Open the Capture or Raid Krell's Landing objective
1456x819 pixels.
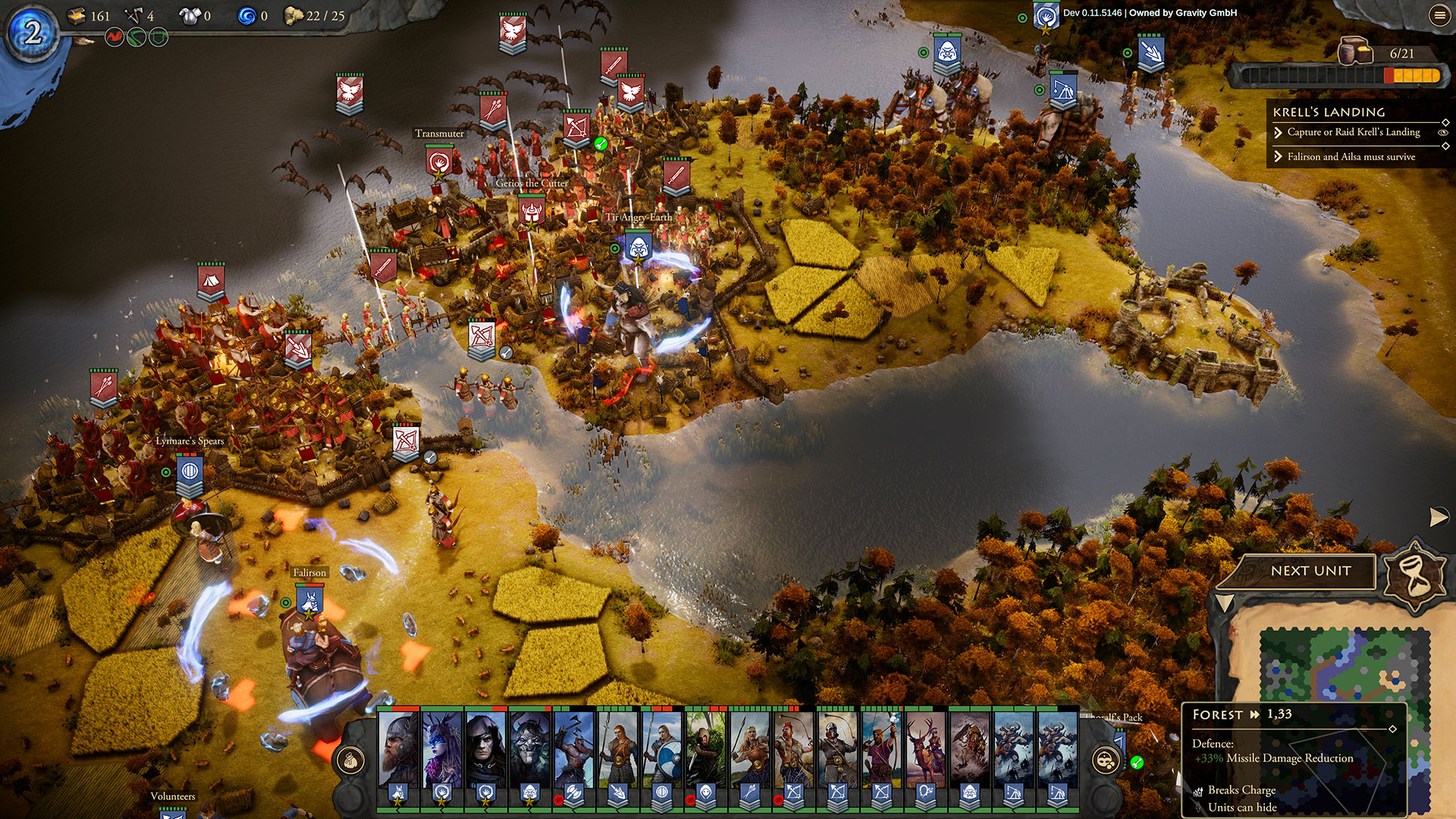point(1353,132)
